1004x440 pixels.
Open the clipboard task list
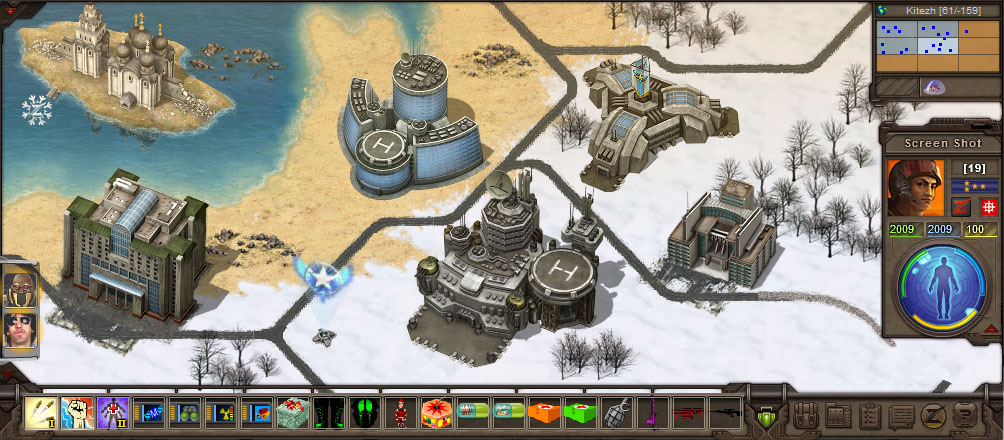869,415
